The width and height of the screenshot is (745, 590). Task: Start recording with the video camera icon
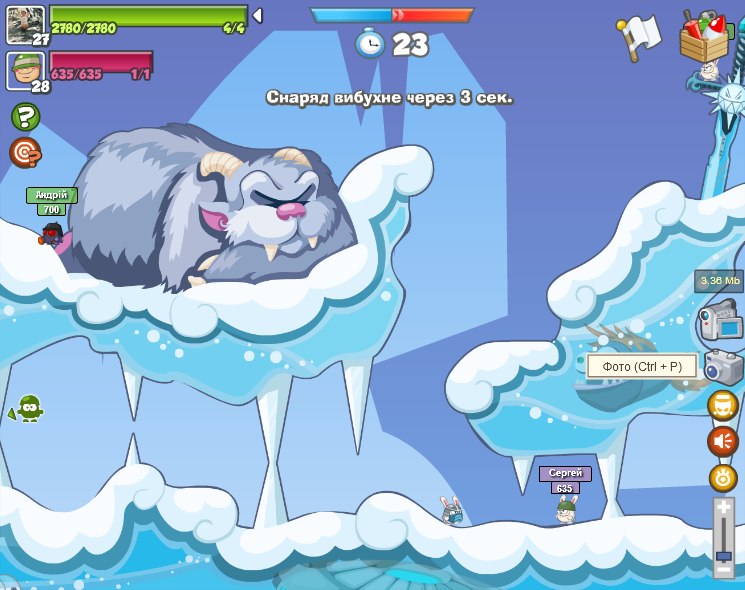(x=720, y=323)
